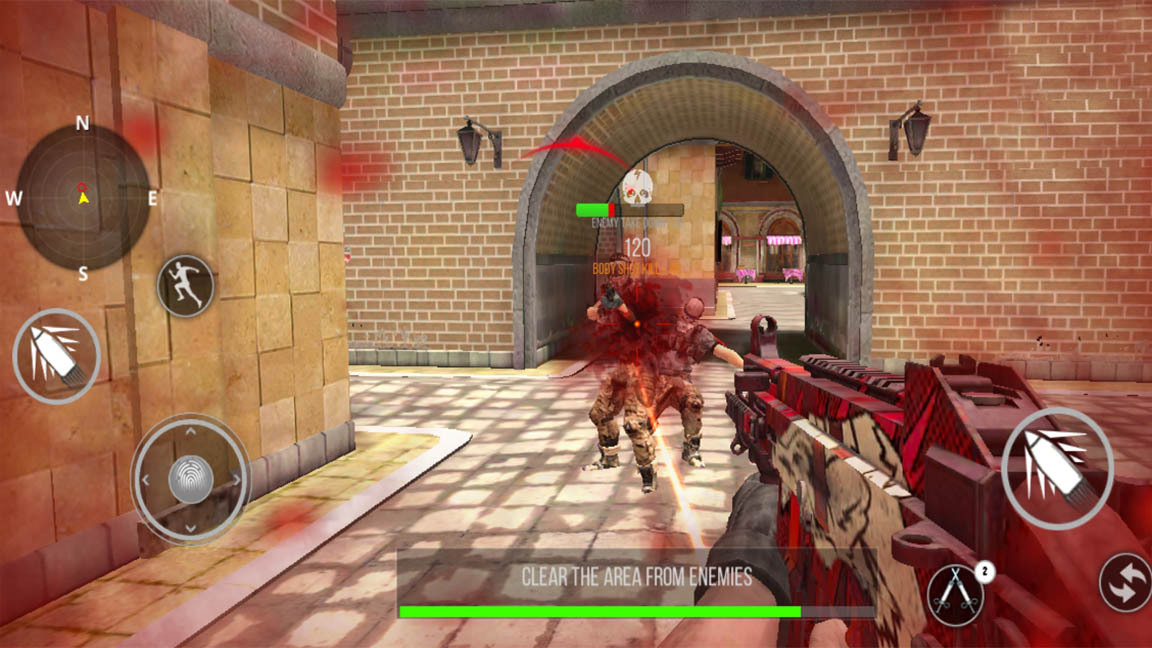1152x648 pixels.
Task: Shoot with the bullet button above the swap icon
Action: tap(1057, 468)
